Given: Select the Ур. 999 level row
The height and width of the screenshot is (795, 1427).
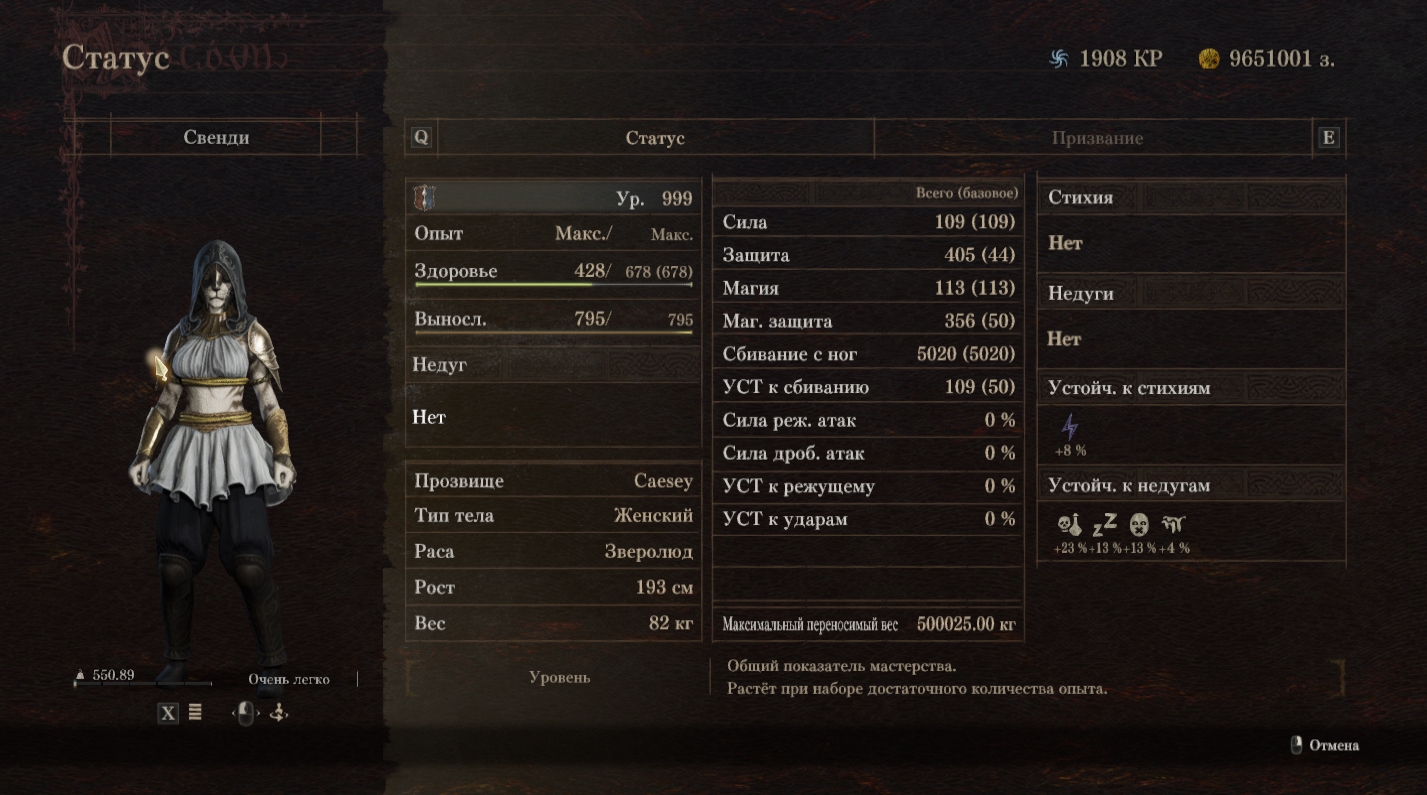Looking at the screenshot, I should [553, 198].
